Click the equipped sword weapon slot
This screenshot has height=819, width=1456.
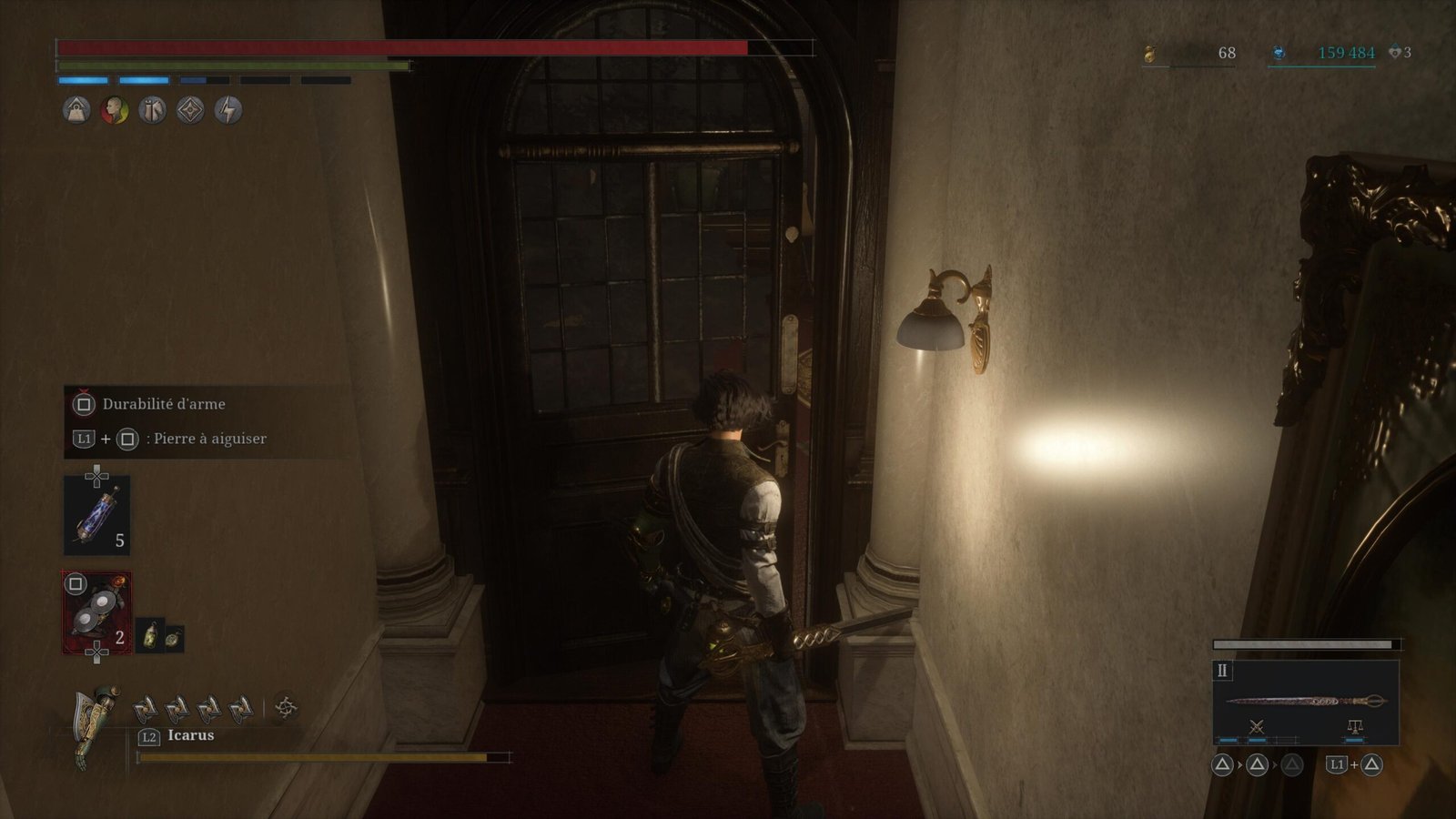[x=1306, y=701]
